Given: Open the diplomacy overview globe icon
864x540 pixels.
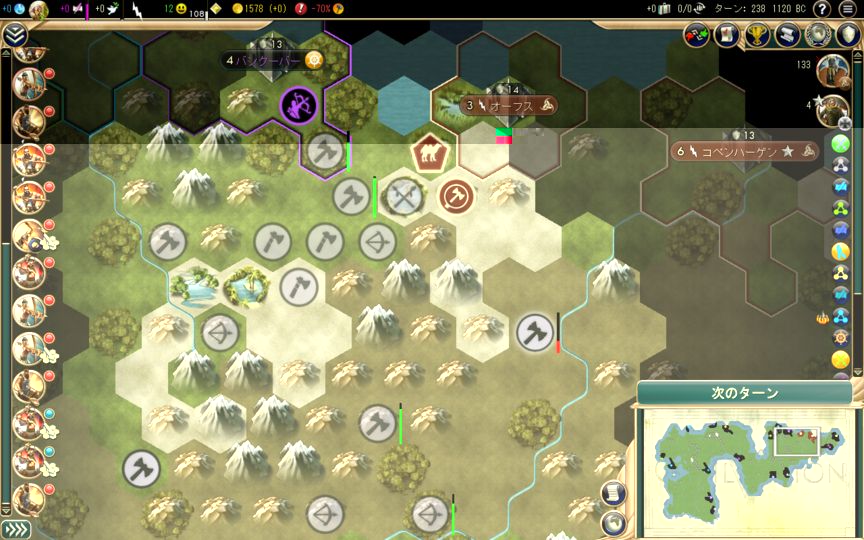Looking at the screenshot, I should (818, 35).
